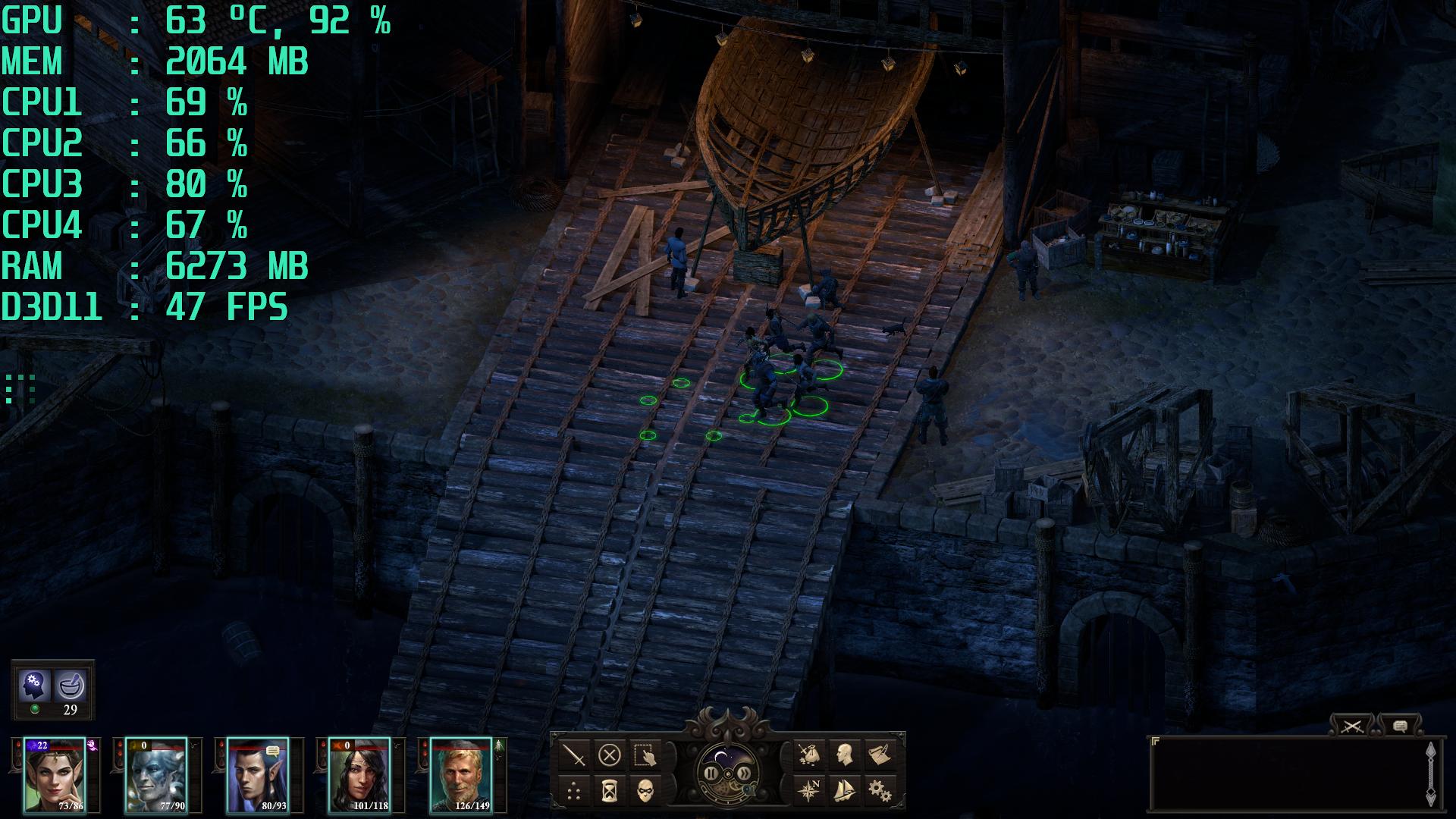Open the inventory sword-and-bag icon
This screenshot has height=819, width=1456.
(x=809, y=755)
